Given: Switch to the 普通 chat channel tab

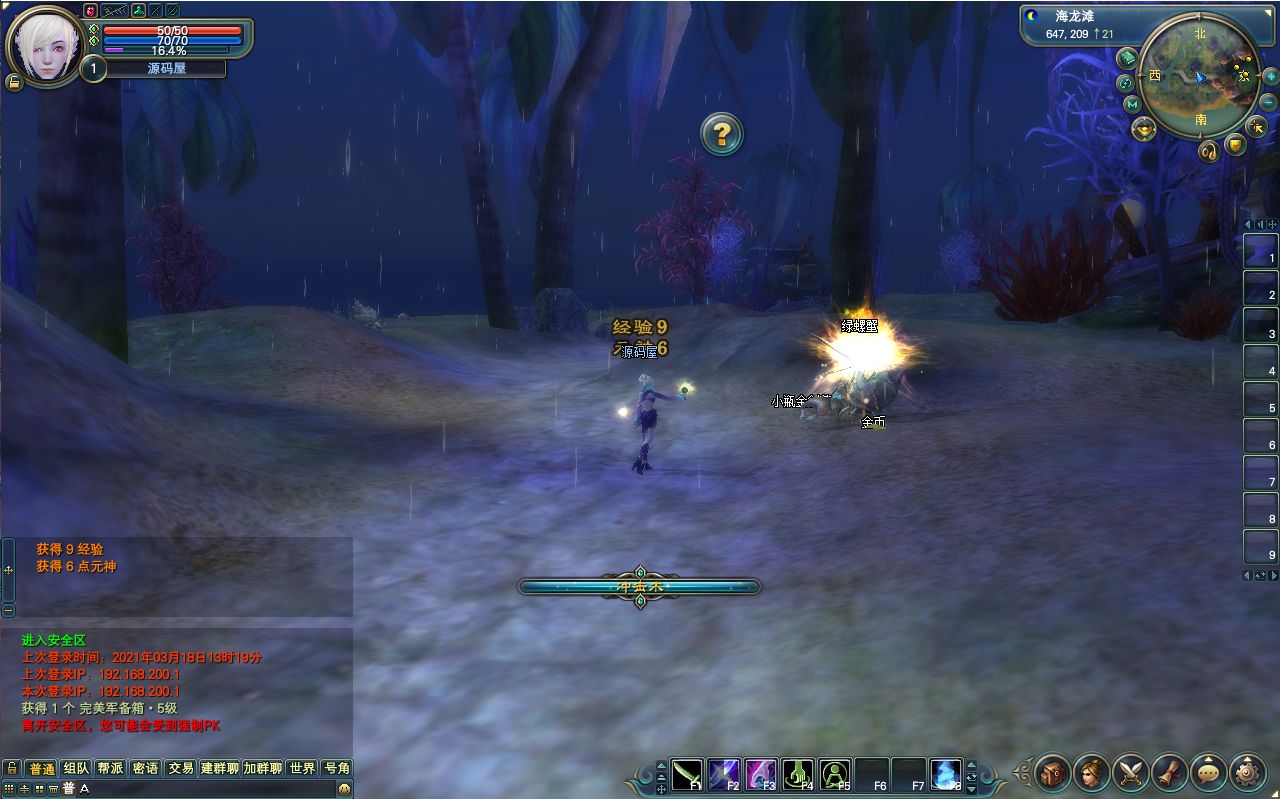Looking at the screenshot, I should point(41,768).
